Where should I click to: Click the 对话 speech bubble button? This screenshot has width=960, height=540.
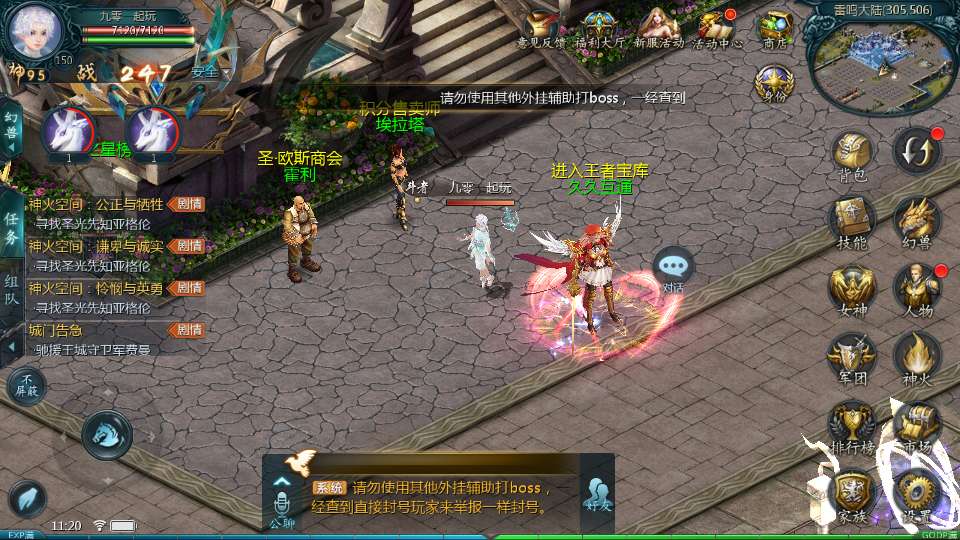tap(674, 267)
